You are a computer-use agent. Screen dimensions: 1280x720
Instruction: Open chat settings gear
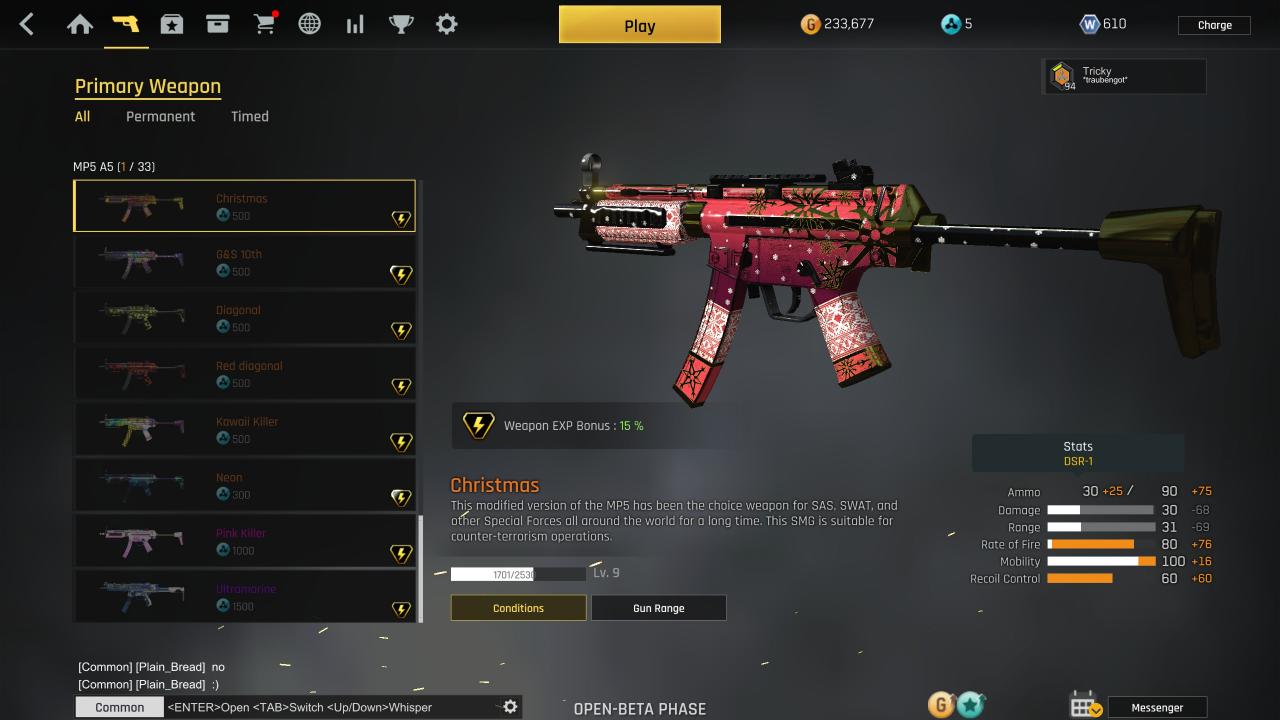tap(510, 707)
